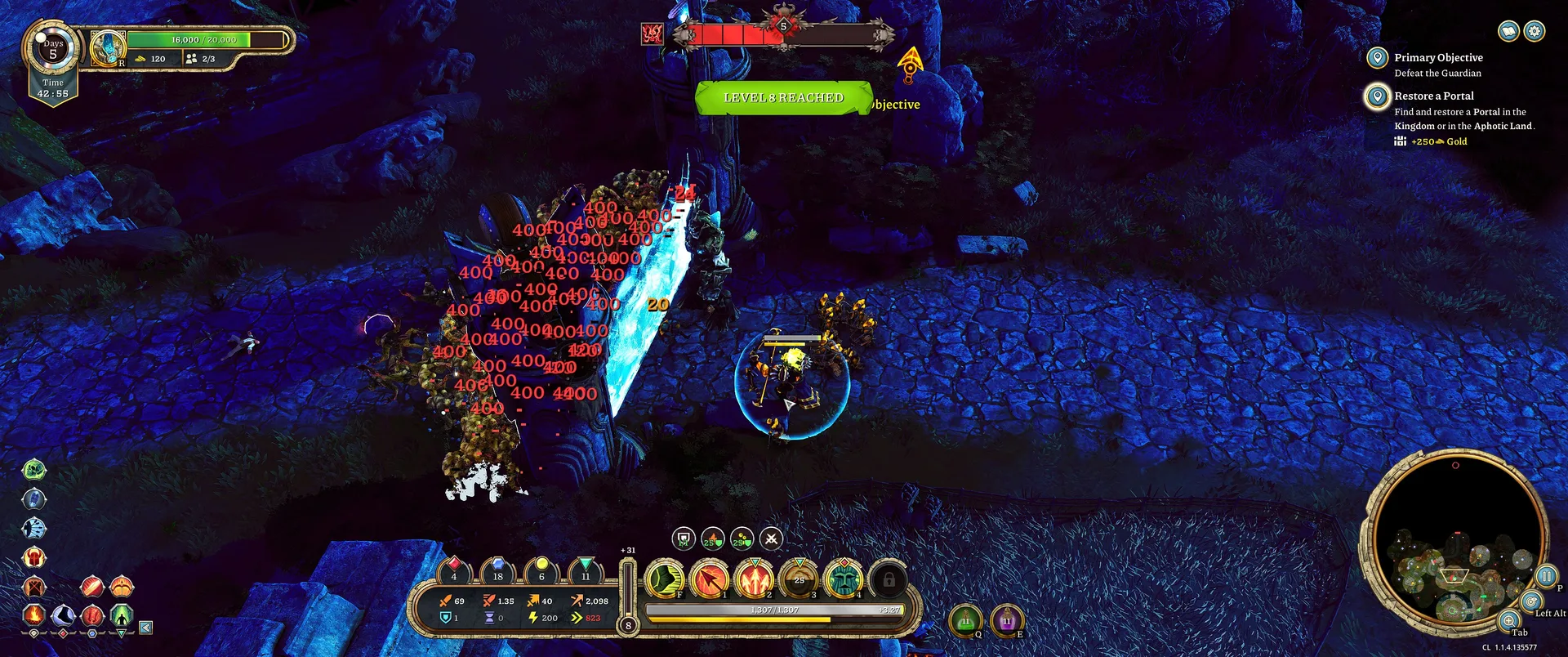Use the green potion
Viewport: 1568px width, 657px height.
(965, 622)
